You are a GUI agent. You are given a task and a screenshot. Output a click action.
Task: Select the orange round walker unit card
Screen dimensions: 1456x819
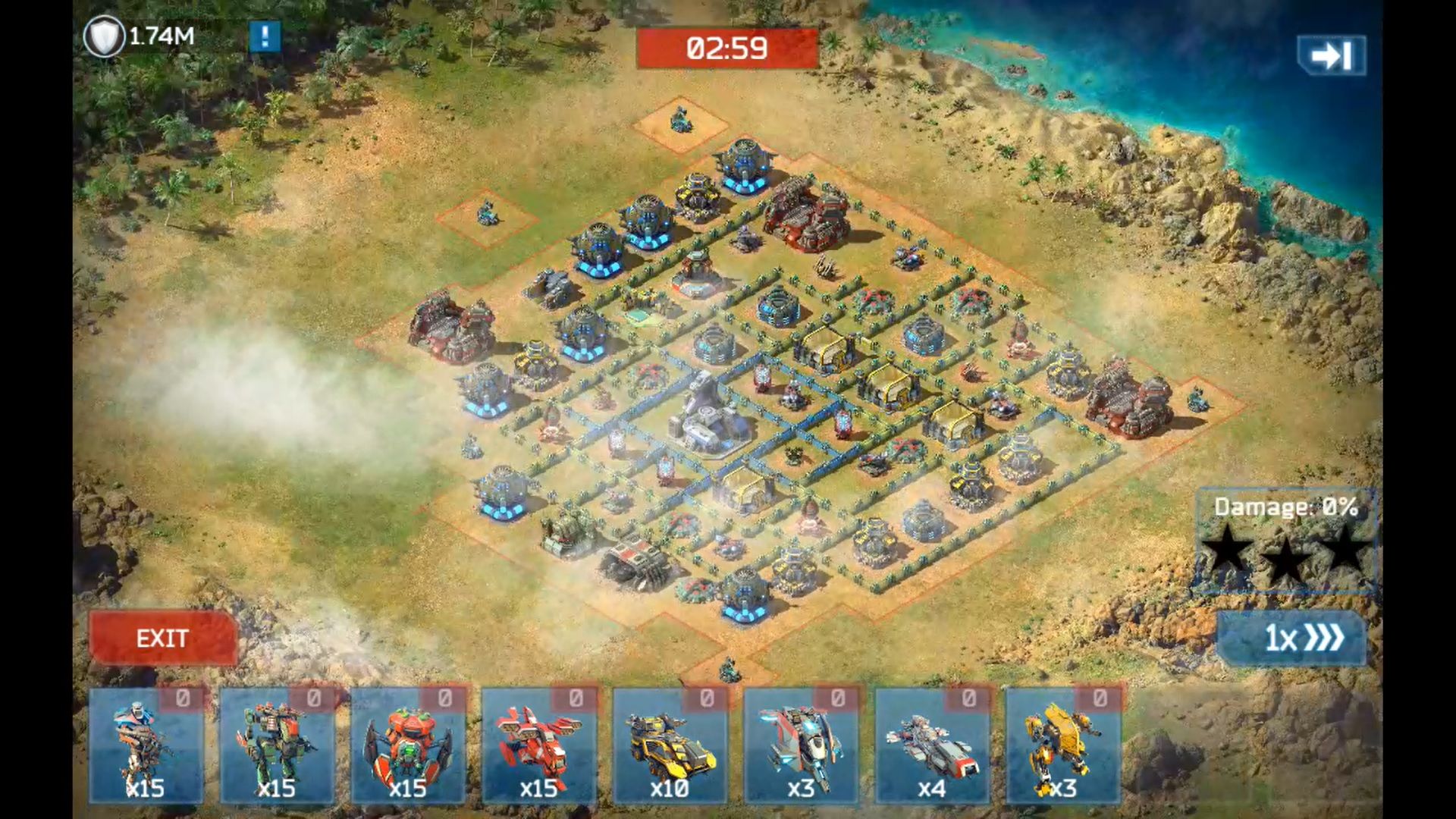[408, 745]
